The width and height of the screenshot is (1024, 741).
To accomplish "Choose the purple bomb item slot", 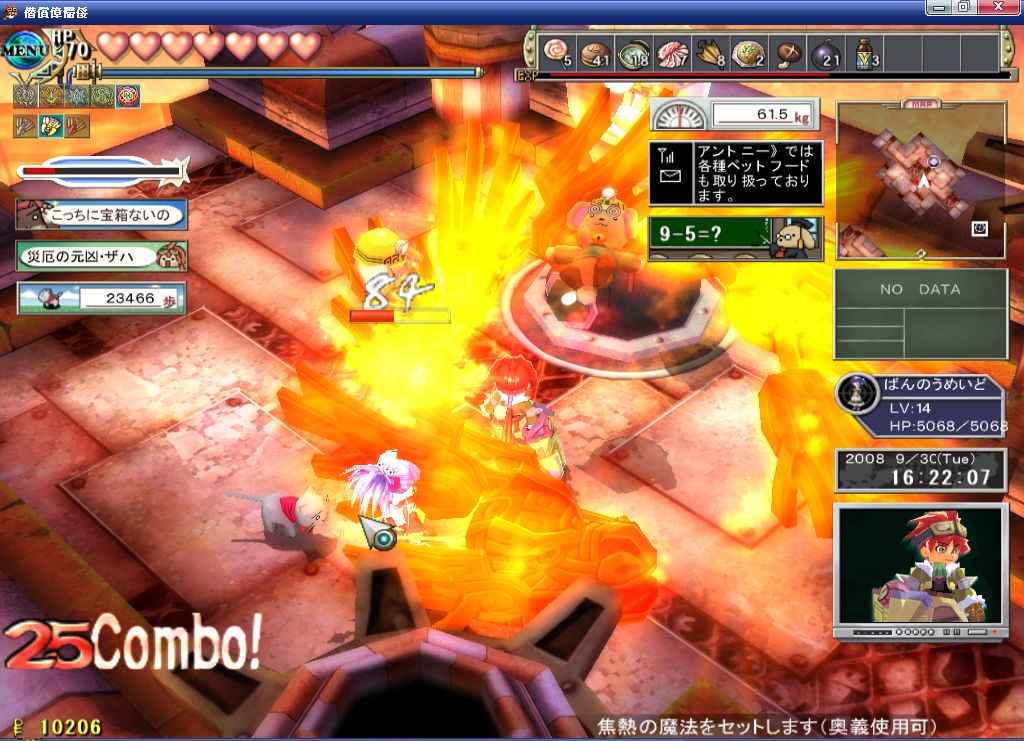I will (x=826, y=51).
